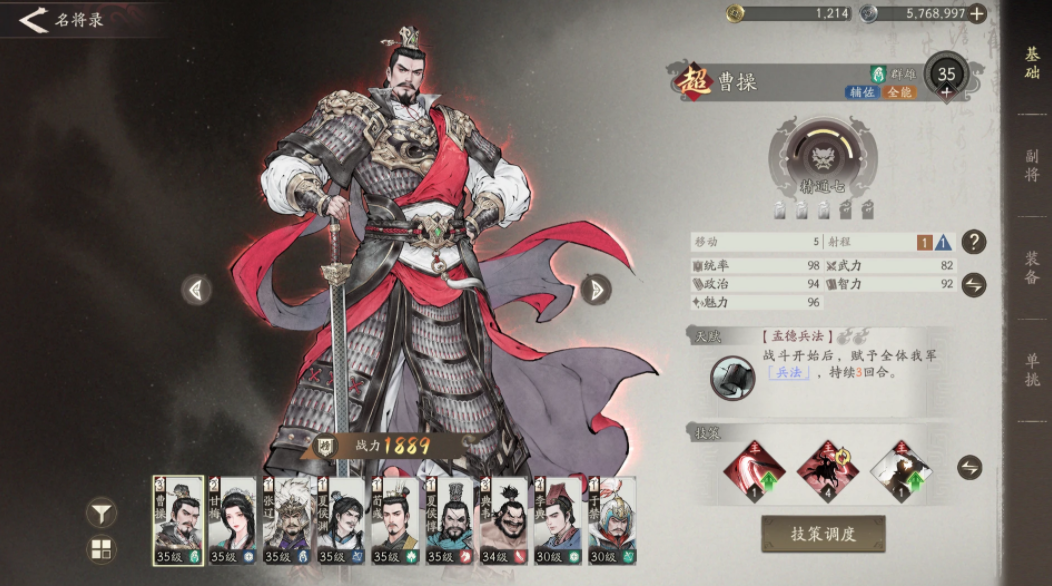Screen dimensions: 1052x586
Task: Click the 技策调度 button
Action: 823,534
